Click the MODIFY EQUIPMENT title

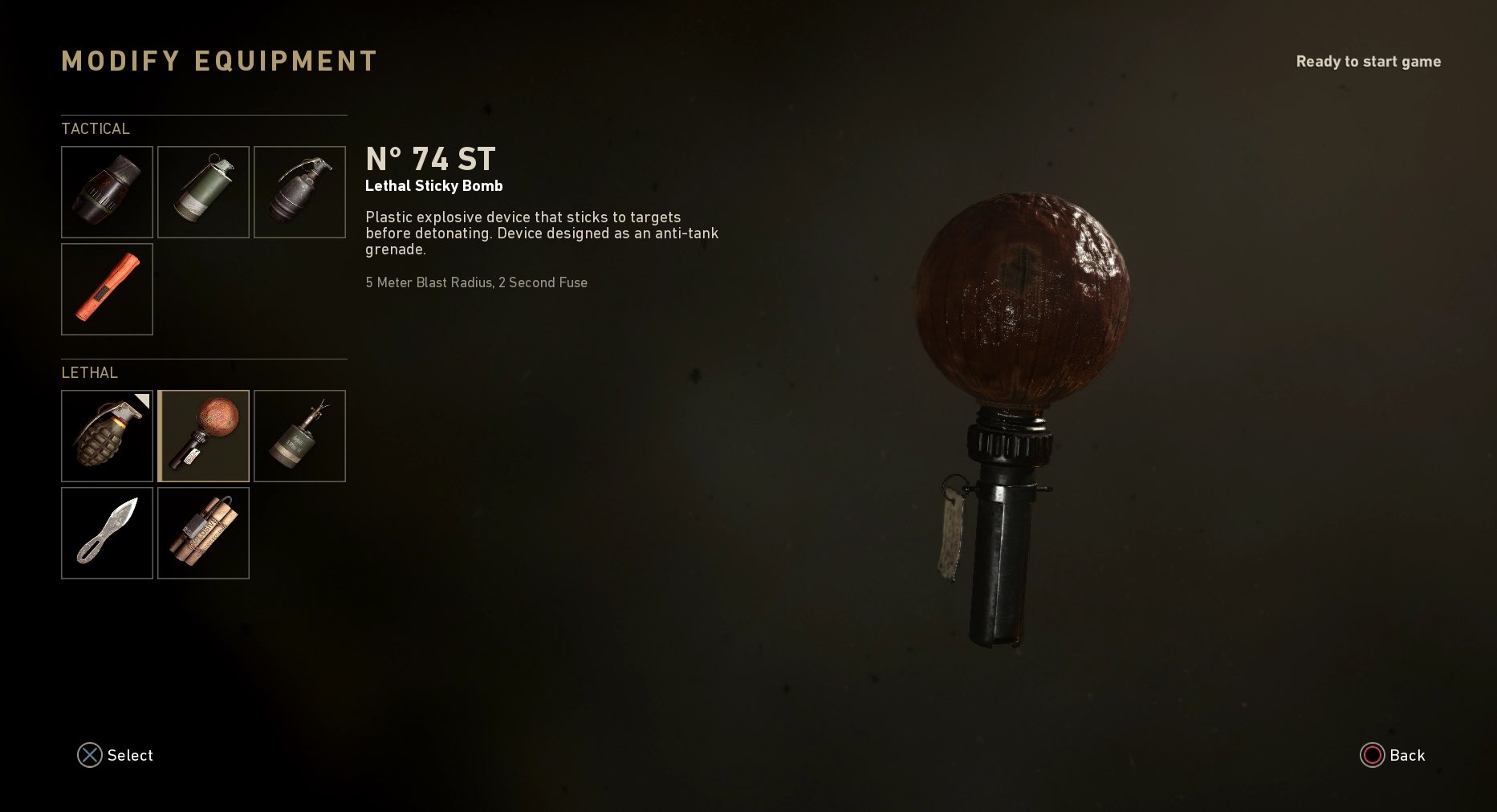219,60
